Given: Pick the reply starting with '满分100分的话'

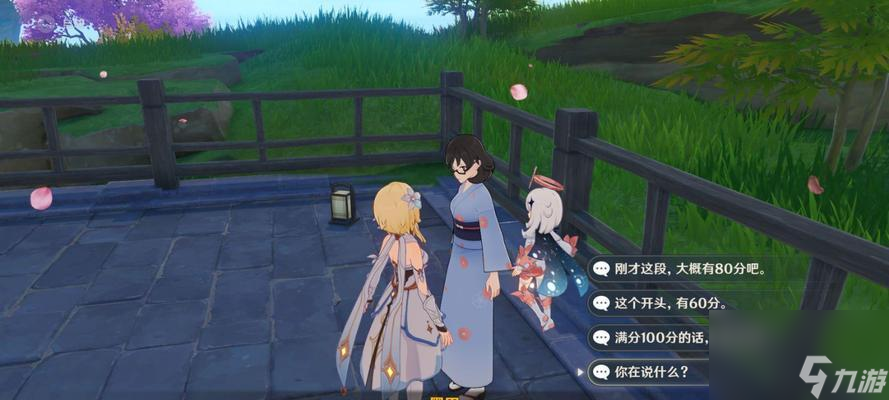Looking at the screenshot, I should 660,338.
